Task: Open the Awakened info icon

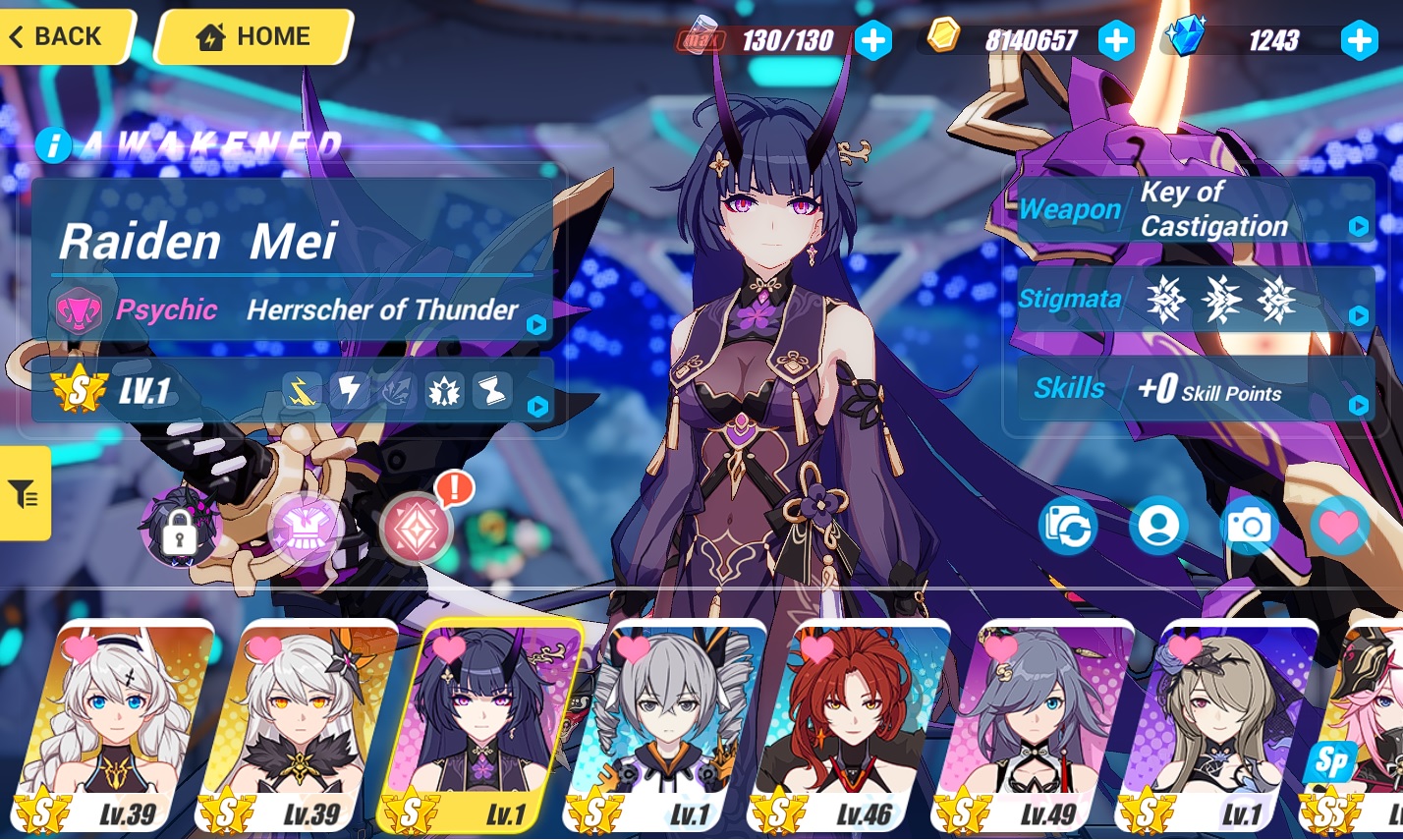Action: click(53, 145)
